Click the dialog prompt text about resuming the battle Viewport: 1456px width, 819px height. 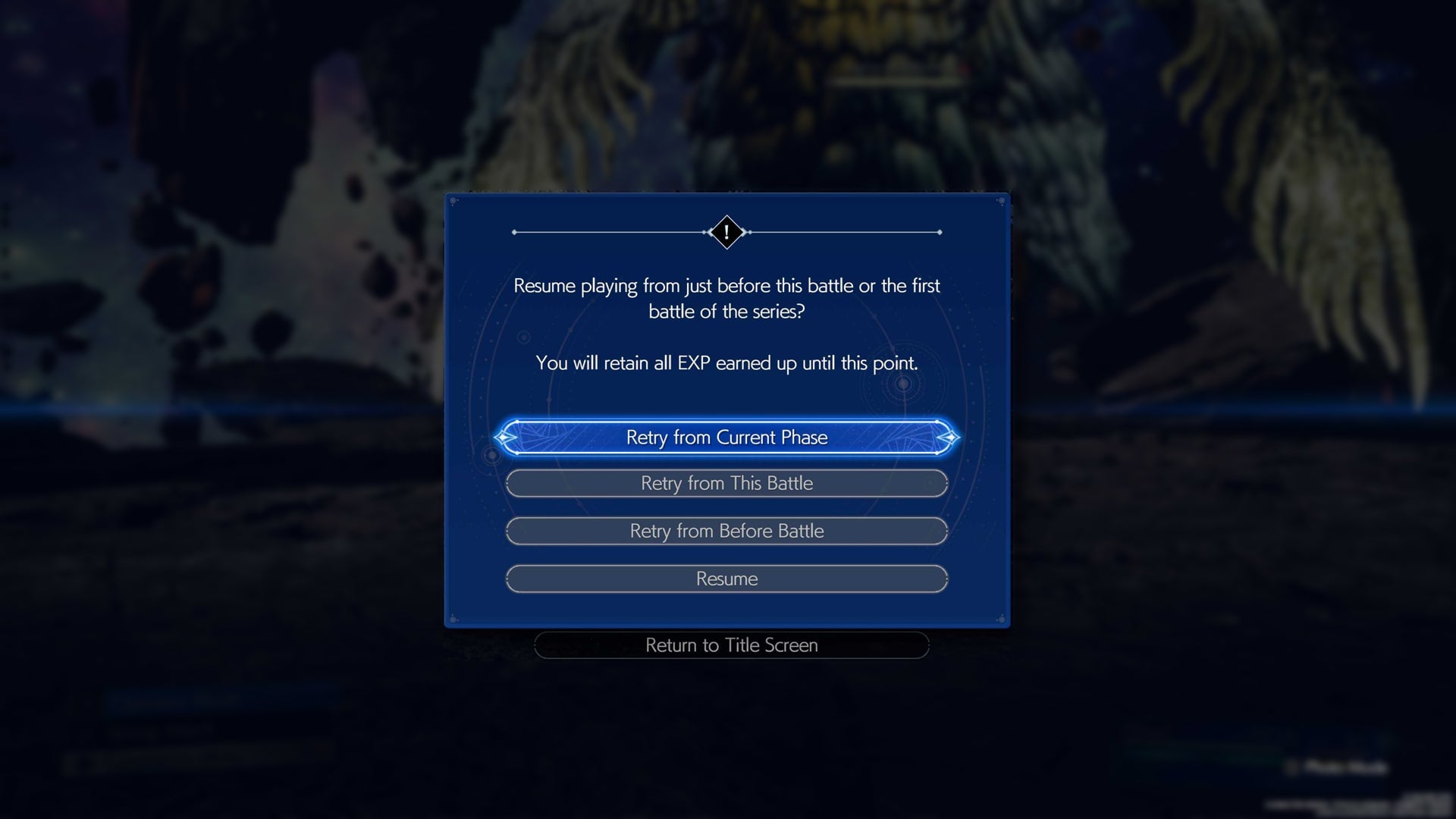coord(726,298)
